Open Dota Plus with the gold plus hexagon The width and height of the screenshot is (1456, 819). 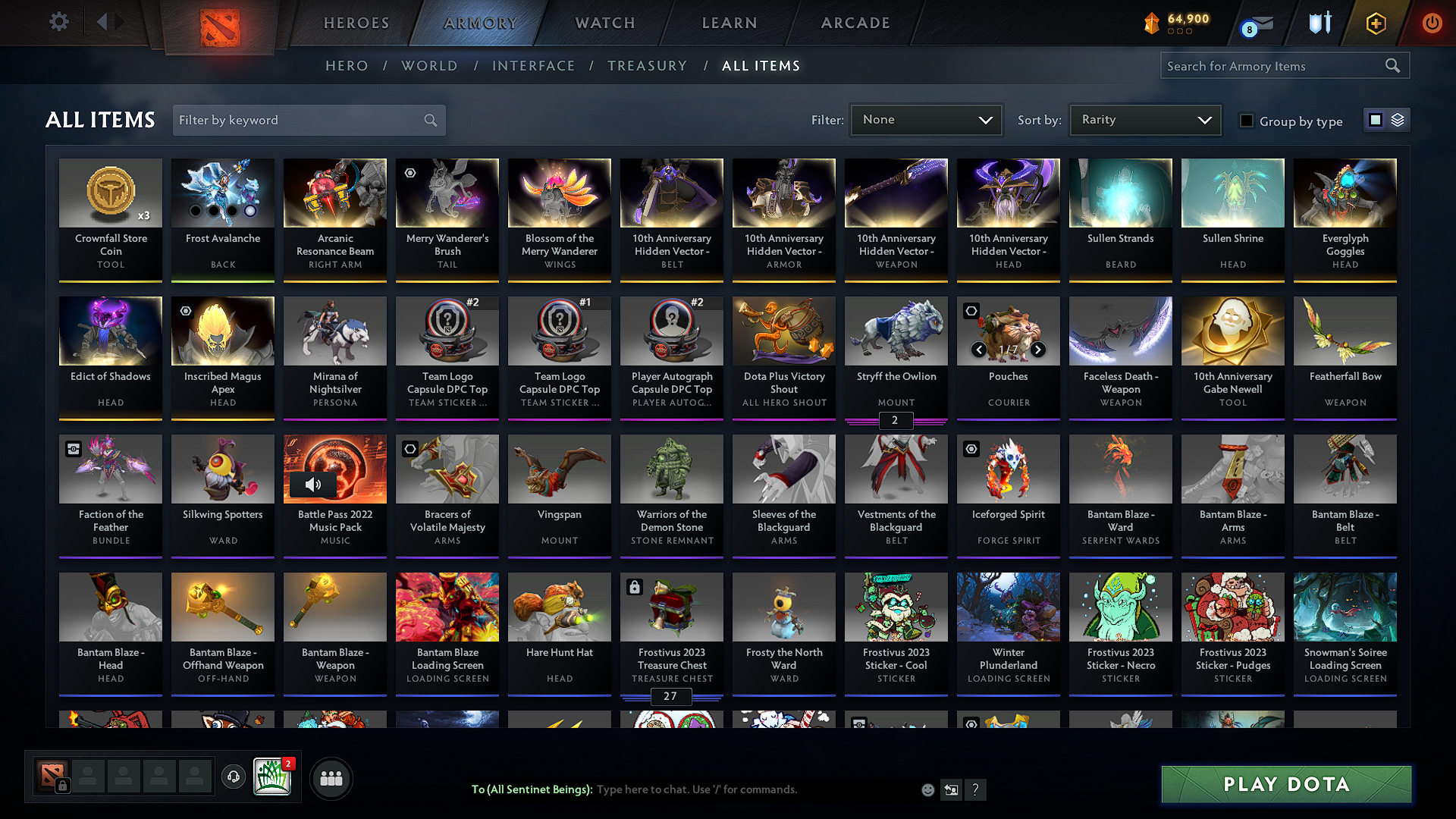click(1376, 23)
